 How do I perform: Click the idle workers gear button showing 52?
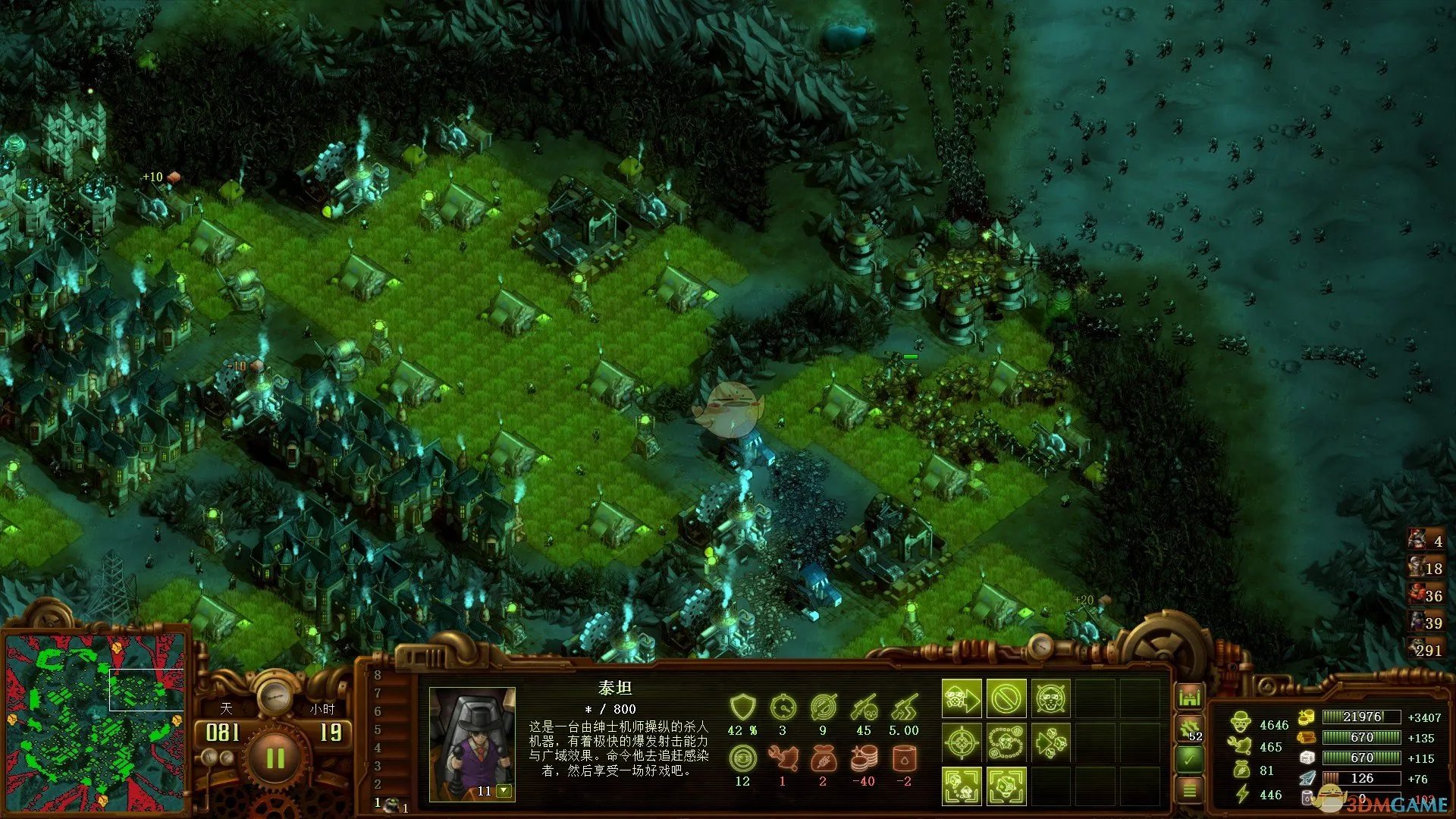1189,729
